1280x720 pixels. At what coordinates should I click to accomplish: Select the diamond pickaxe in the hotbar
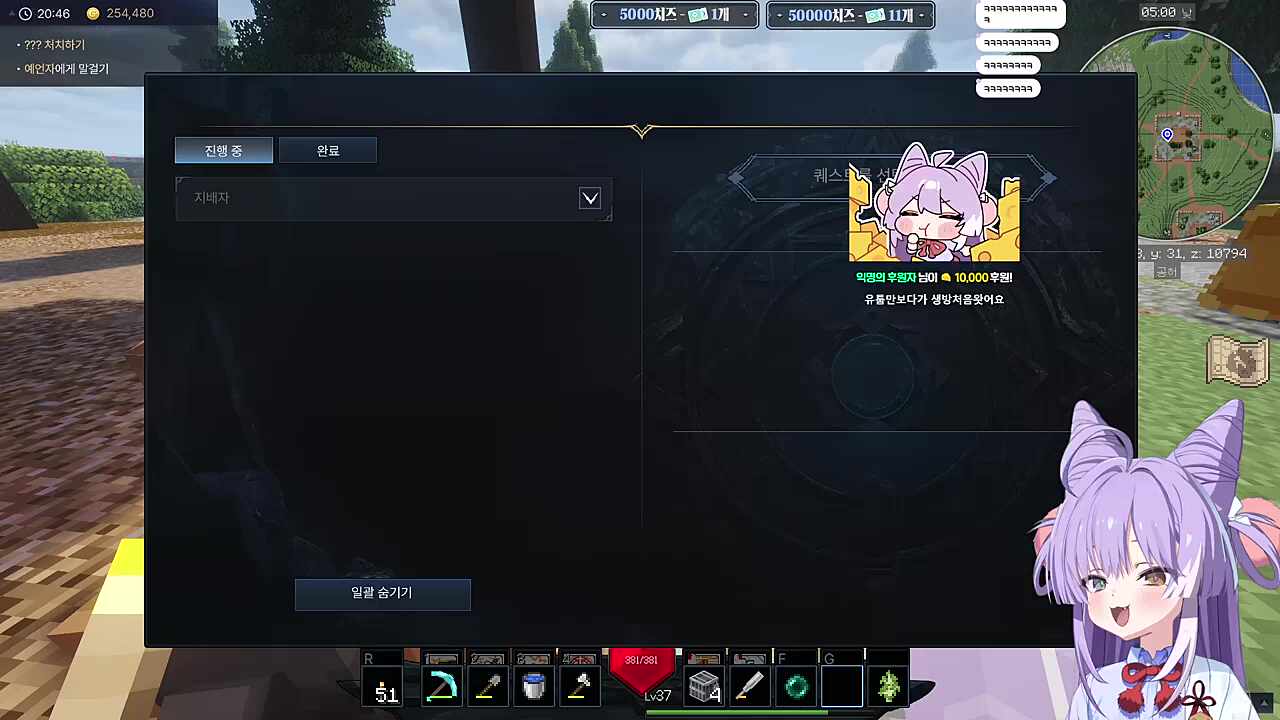pyautogui.click(x=442, y=687)
